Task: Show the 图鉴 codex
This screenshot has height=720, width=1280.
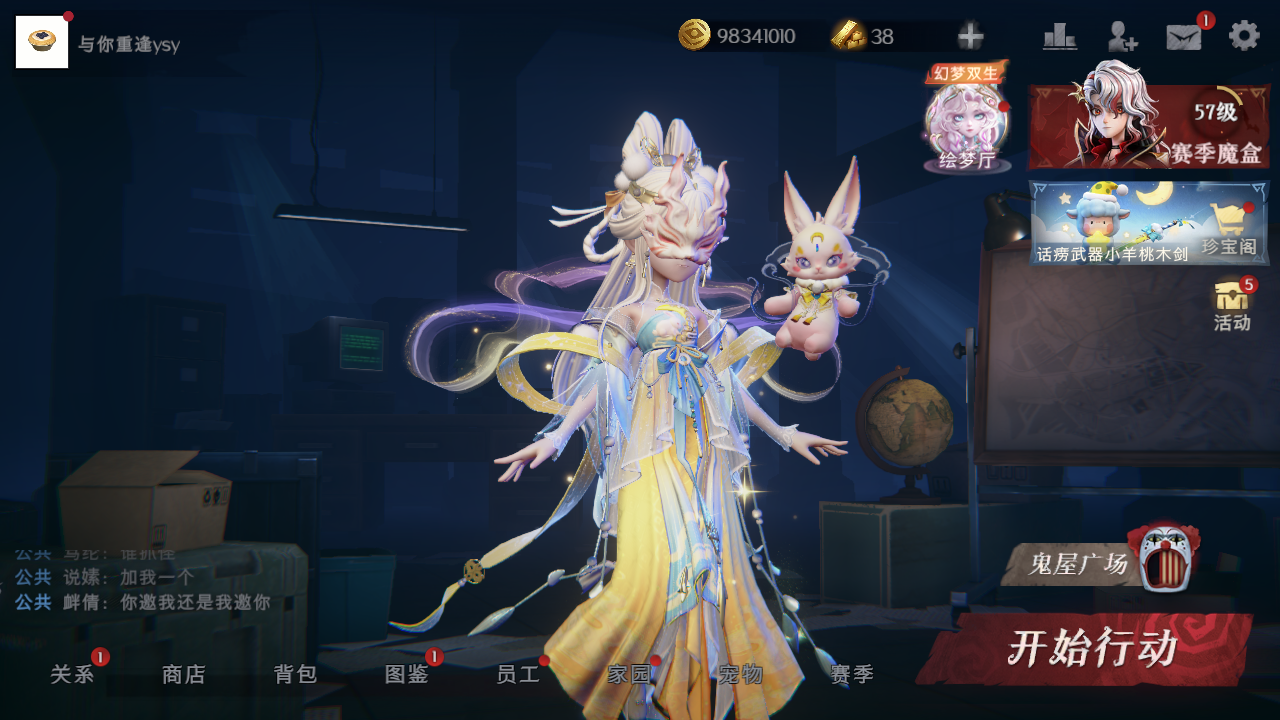Action: 407,675
